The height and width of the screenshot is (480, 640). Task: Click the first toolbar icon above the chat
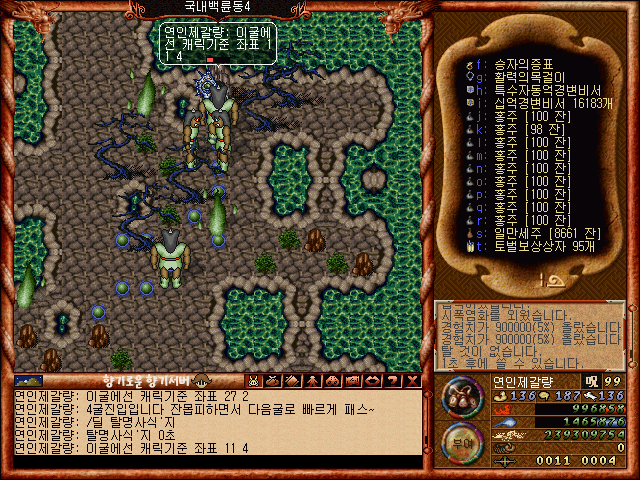(254, 381)
